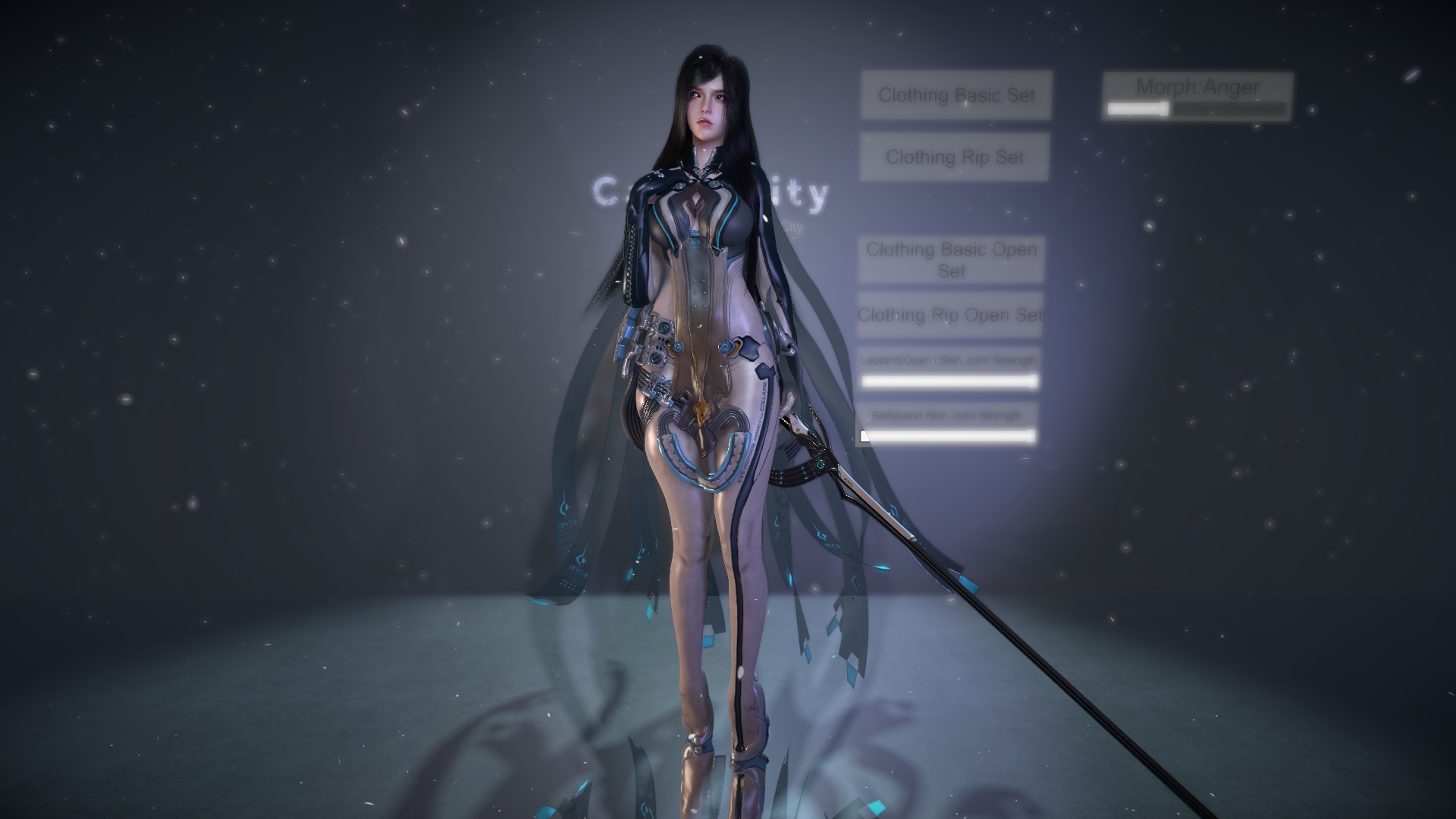Click the Clothing Rip Set button
Image resolution: width=1456 pixels, height=819 pixels.
tap(954, 158)
